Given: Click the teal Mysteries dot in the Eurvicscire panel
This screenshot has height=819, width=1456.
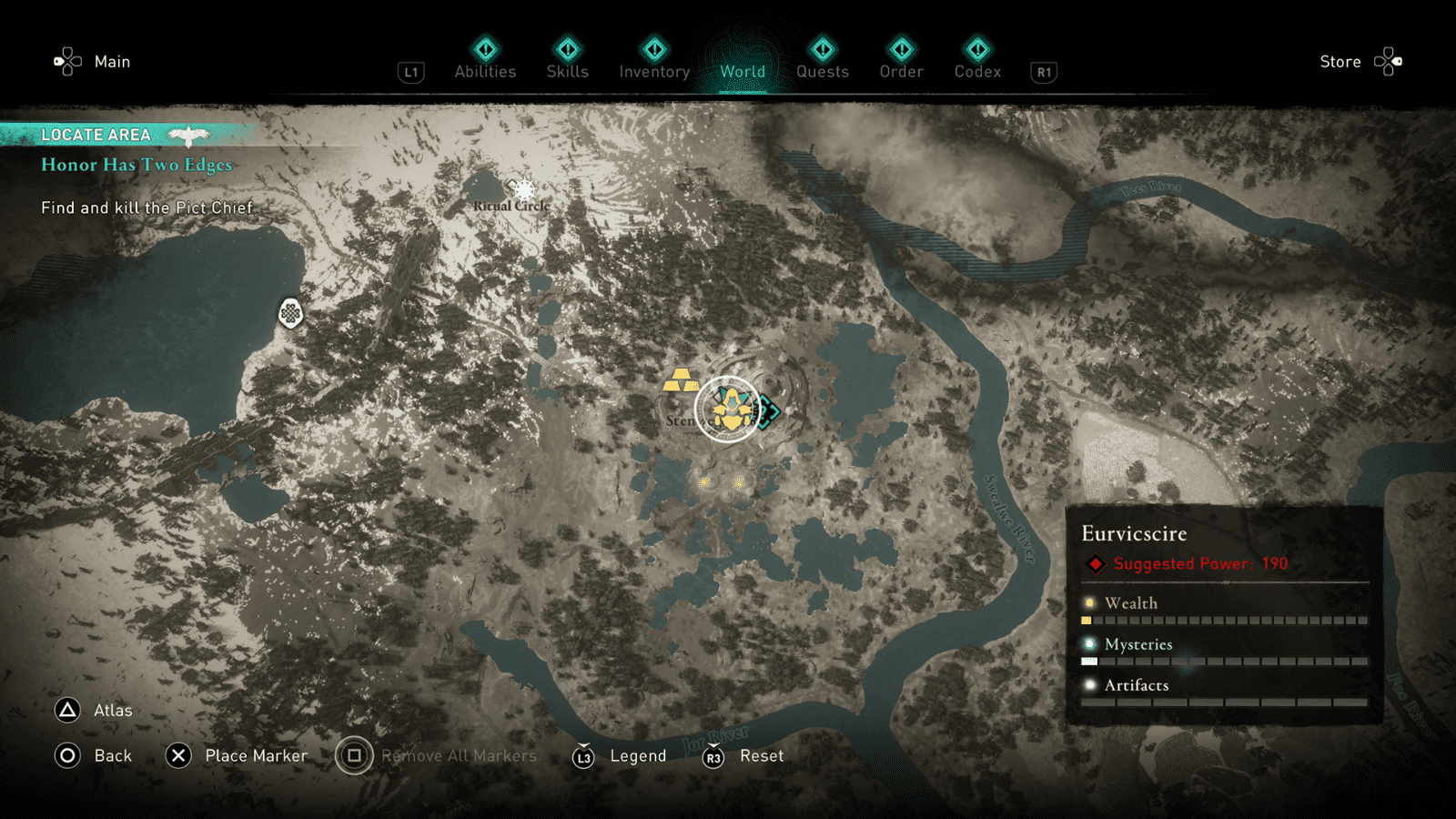Looking at the screenshot, I should click(x=1088, y=642).
